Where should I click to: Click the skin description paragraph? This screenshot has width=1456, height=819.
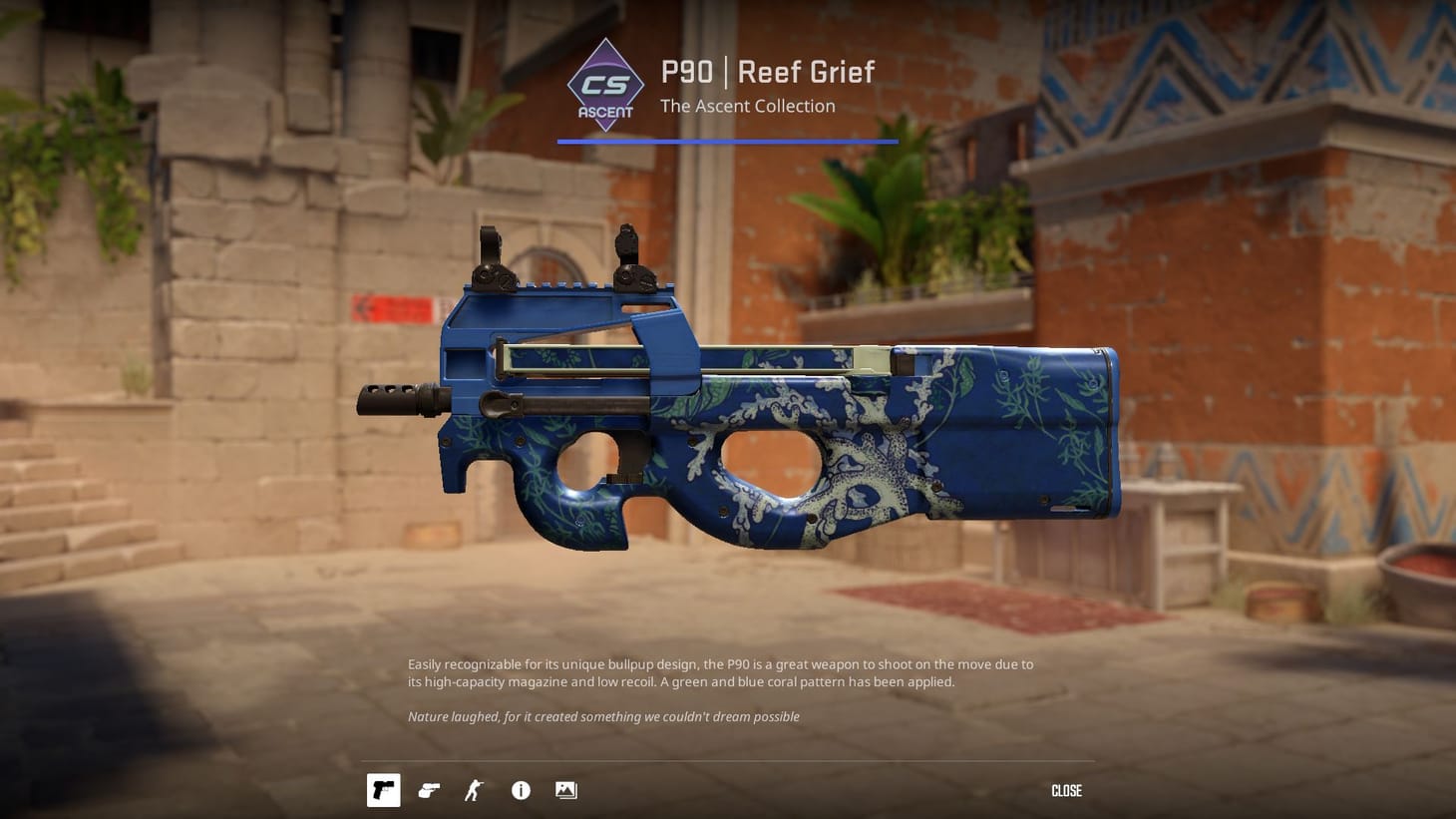[x=720, y=672]
